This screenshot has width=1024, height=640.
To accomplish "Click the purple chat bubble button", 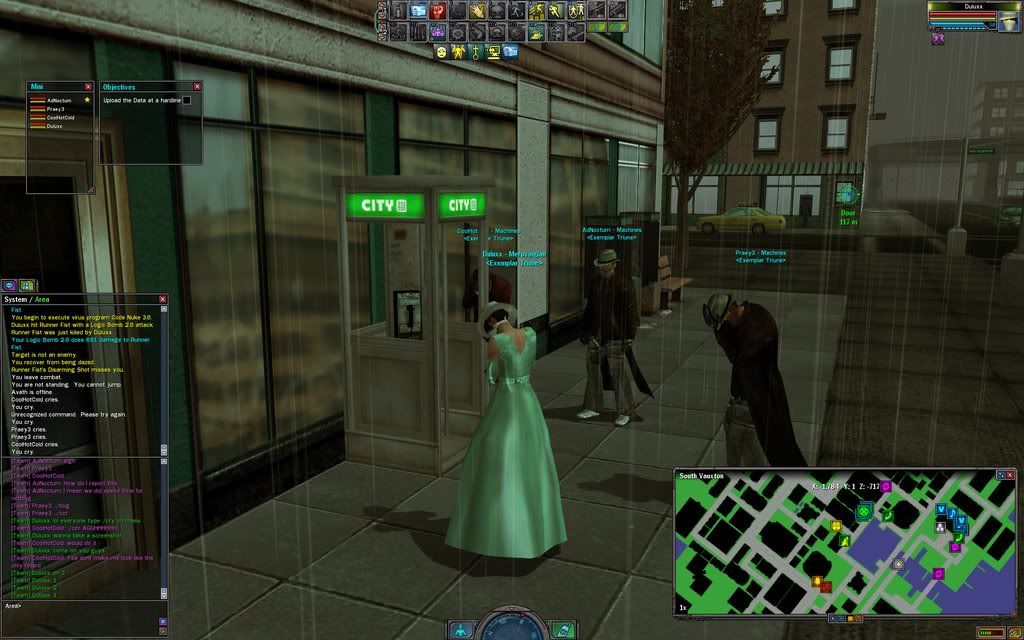I will pos(8,285).
